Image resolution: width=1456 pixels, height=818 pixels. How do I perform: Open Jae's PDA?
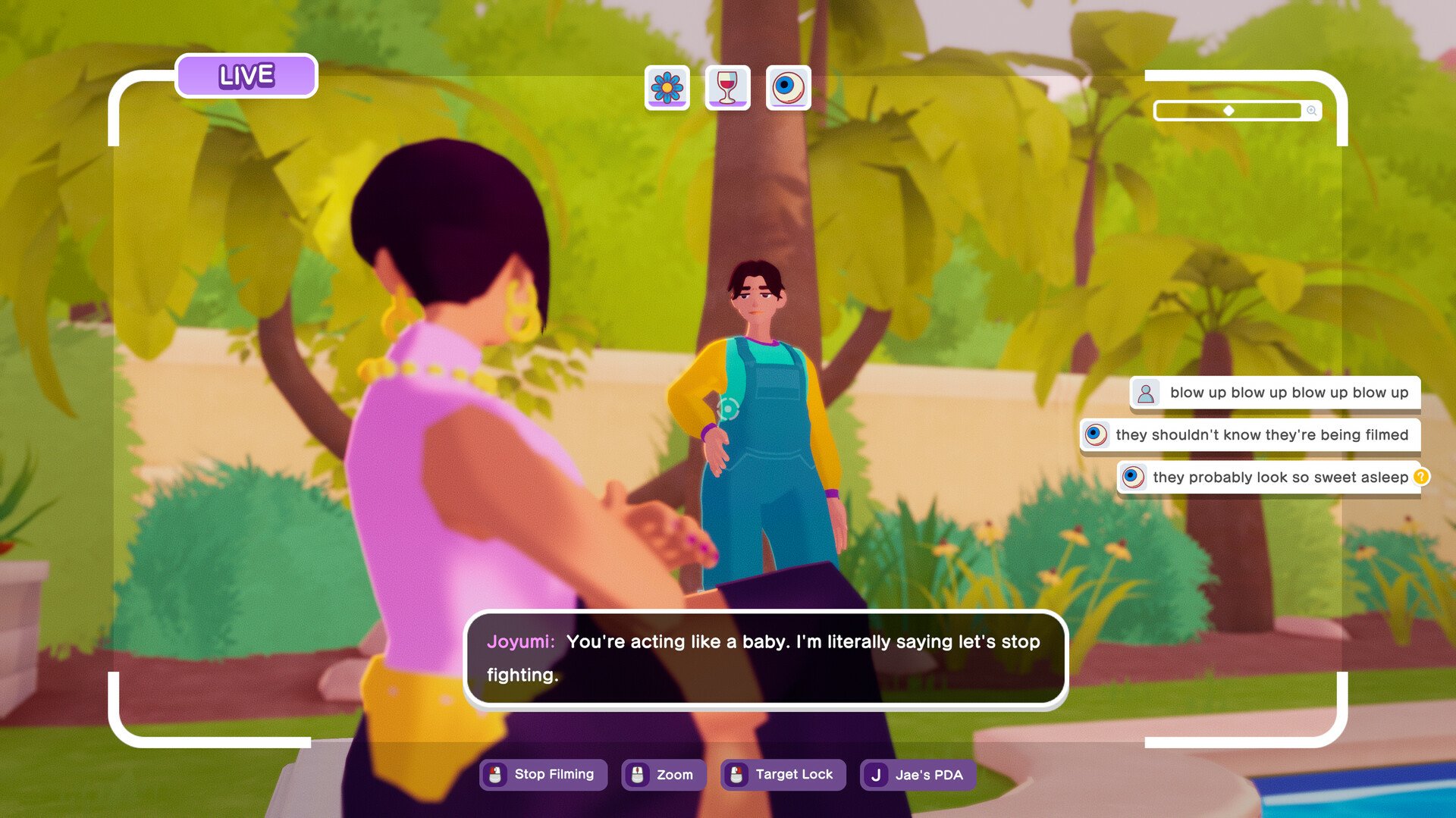click(917, 775)
